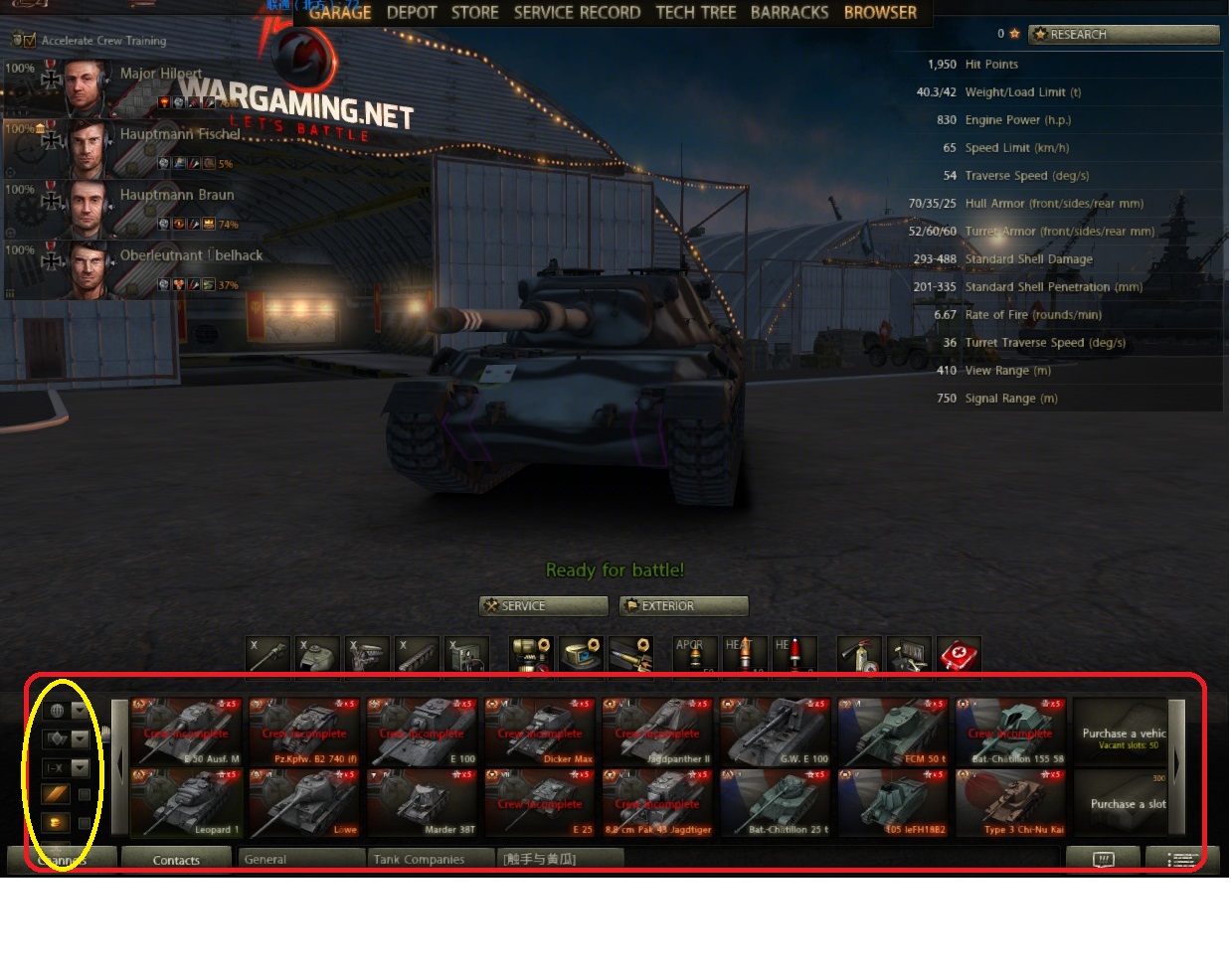Open the Service panel
1231x980 pixels.
tap(543, 606)
